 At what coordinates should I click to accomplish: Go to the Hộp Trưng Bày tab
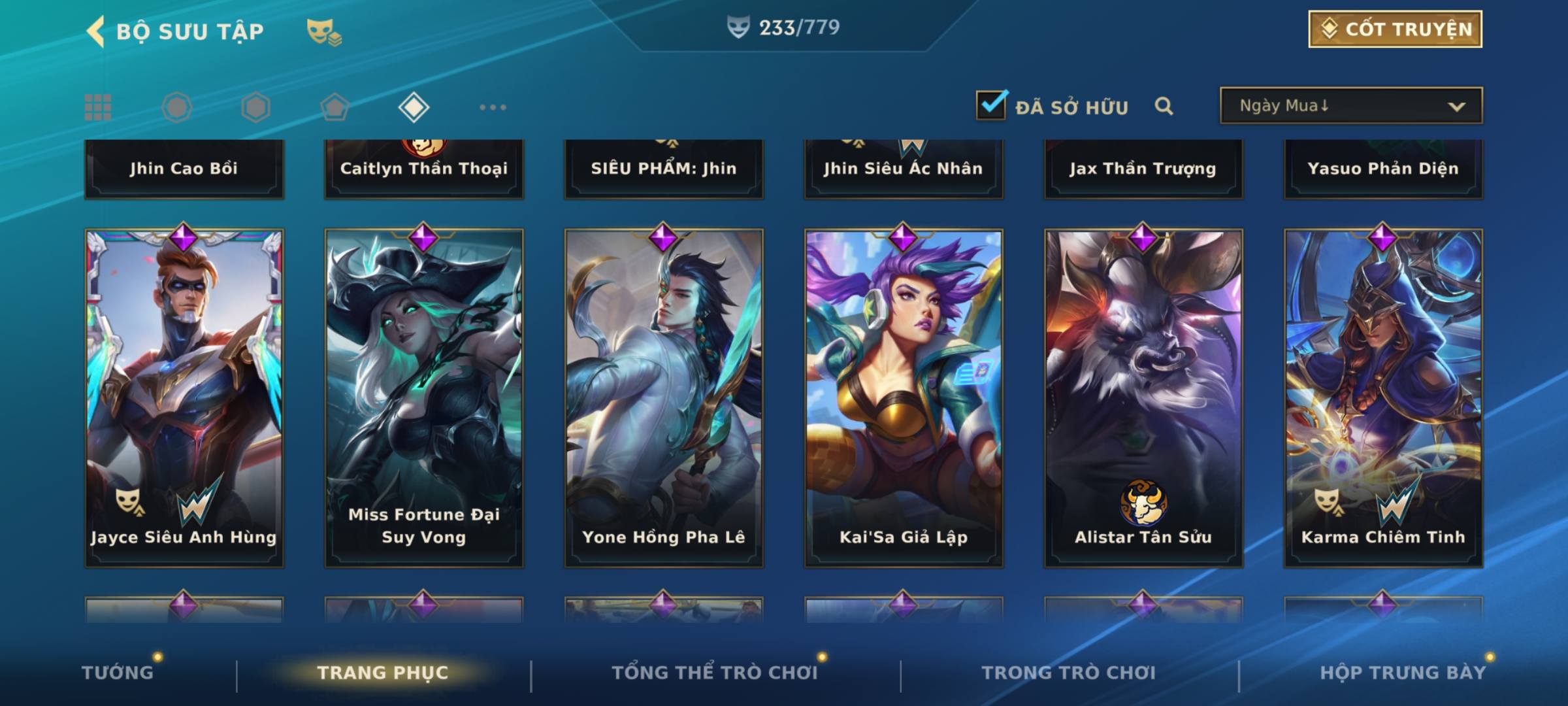coord(1403,673)
